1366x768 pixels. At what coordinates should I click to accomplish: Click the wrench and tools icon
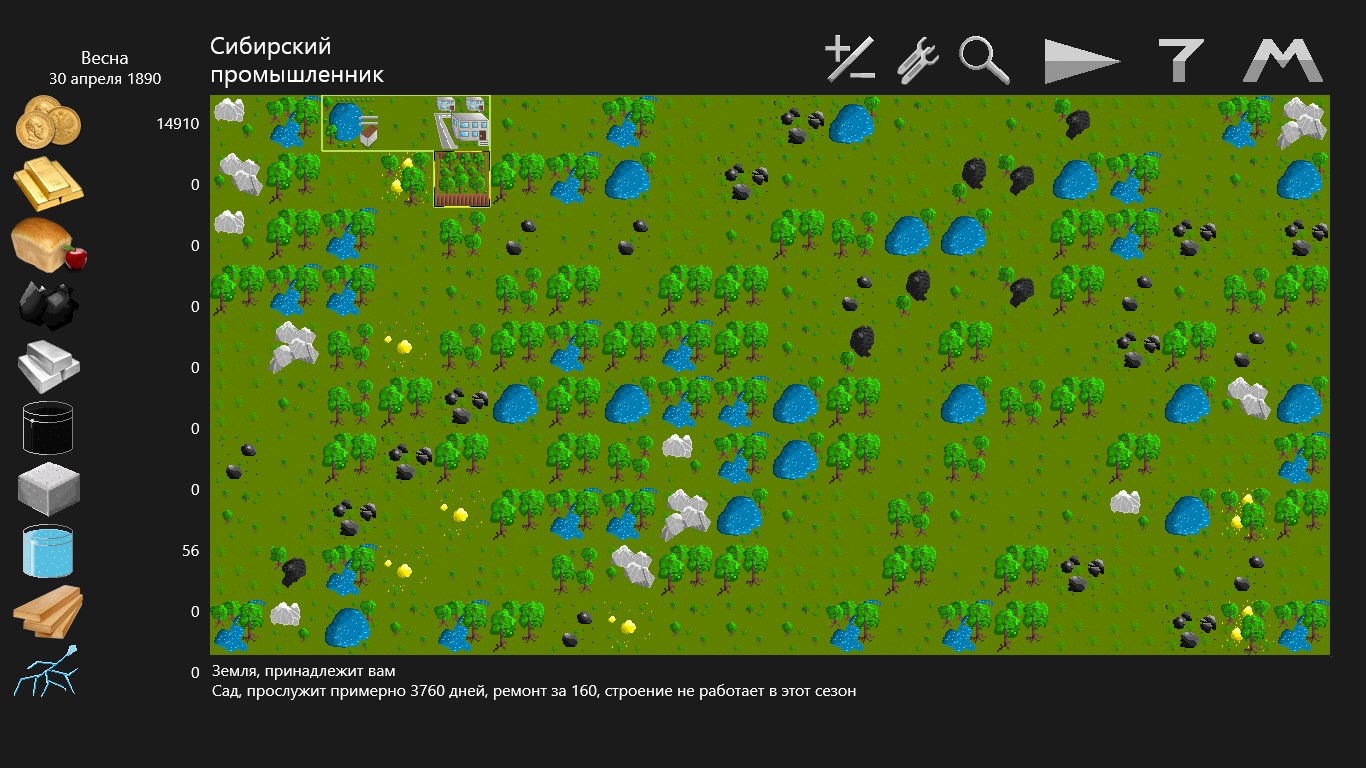(x=917, y=60)
